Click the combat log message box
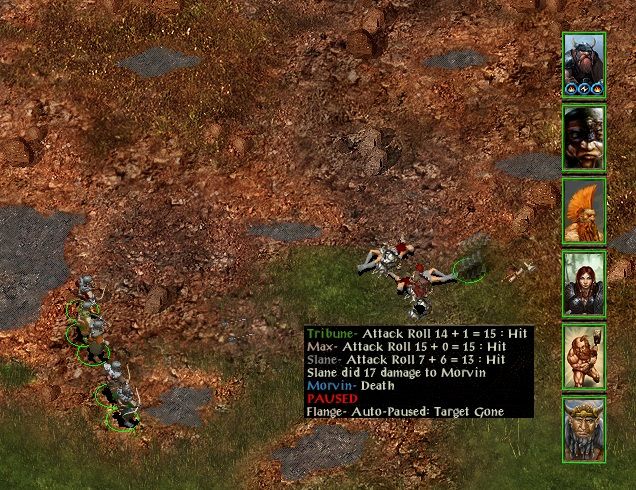636x490 pixels. click(x=418, y=372)
